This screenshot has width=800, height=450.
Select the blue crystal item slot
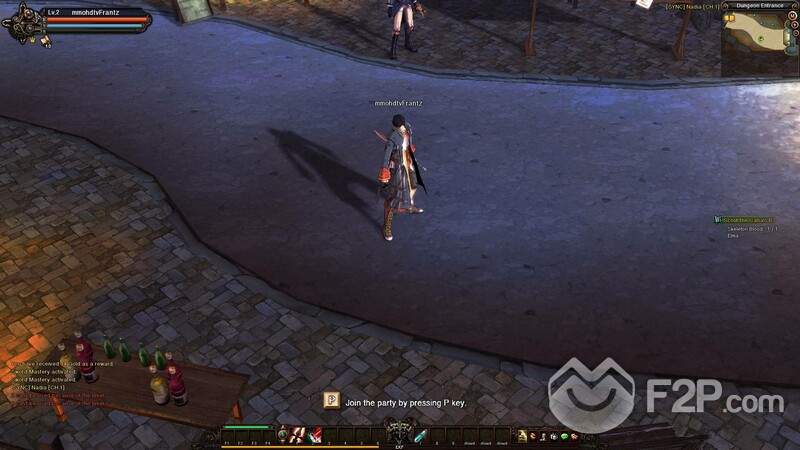coord(421,434)
